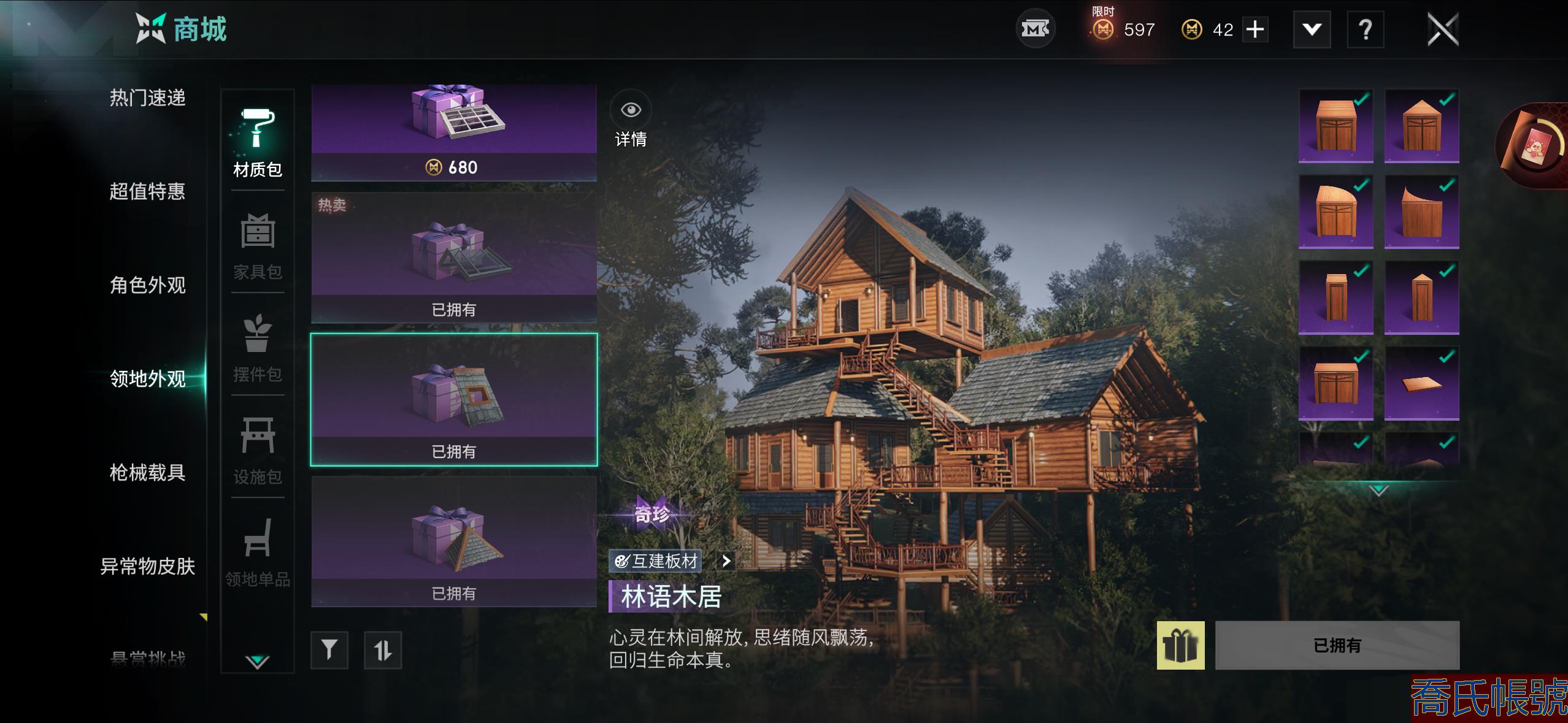Select the 设施包 sub-category

pos(258,450)
